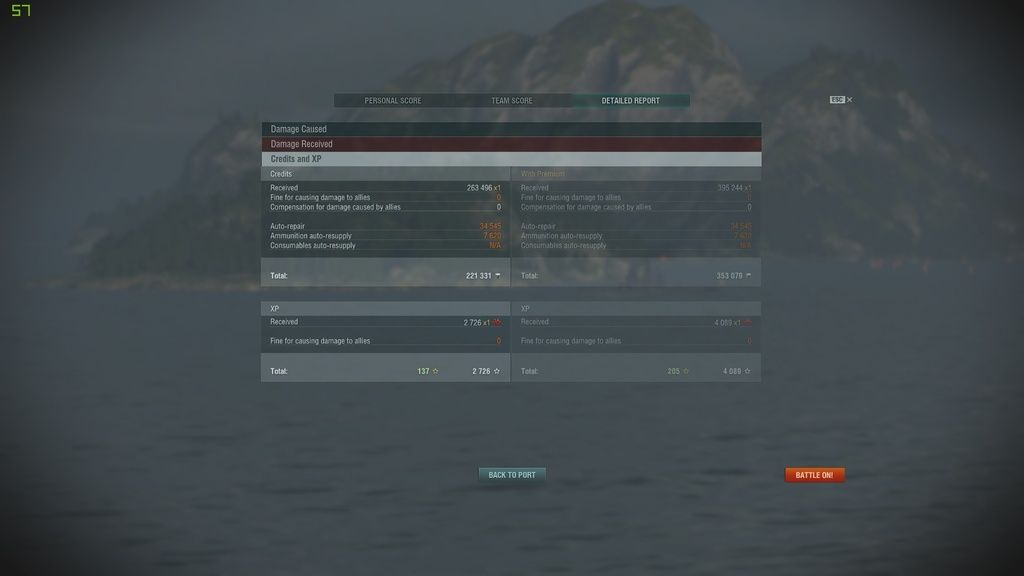Collapse the Credits and XP section
The image size is (1024, 576).
click(511, 159)
